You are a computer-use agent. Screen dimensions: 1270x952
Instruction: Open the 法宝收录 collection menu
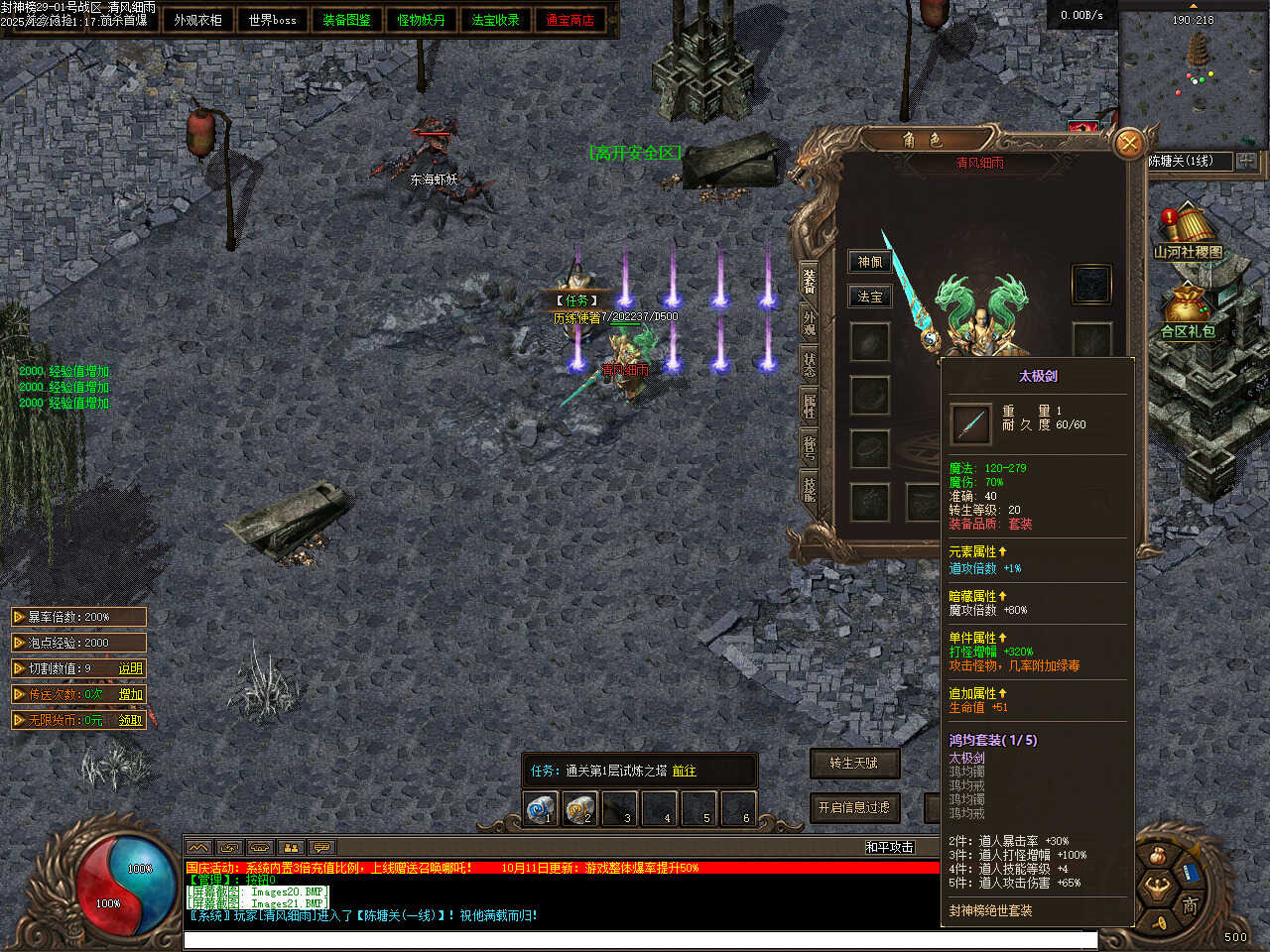[495, 20]
